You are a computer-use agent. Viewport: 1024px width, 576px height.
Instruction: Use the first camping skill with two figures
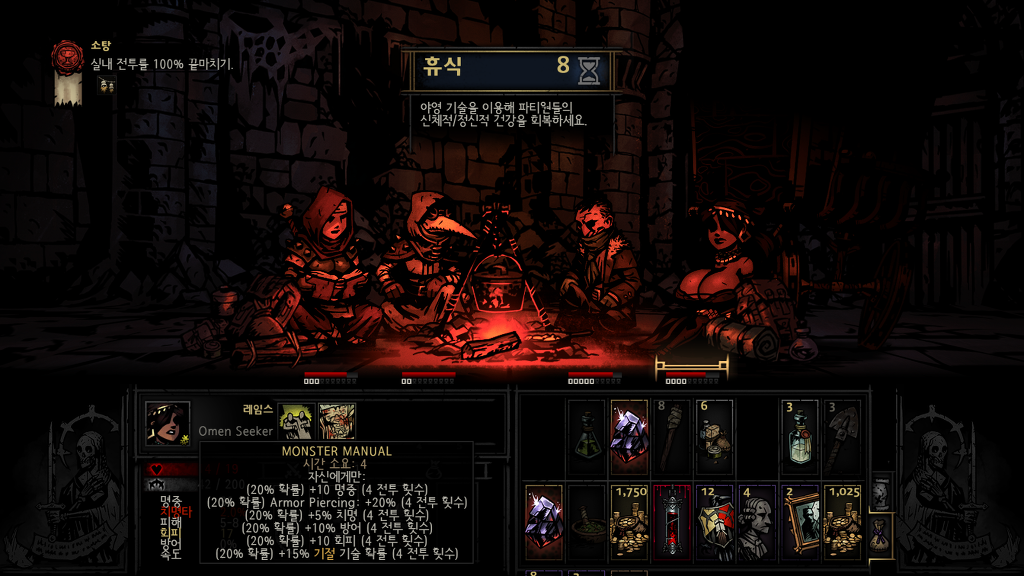point(295,421)
